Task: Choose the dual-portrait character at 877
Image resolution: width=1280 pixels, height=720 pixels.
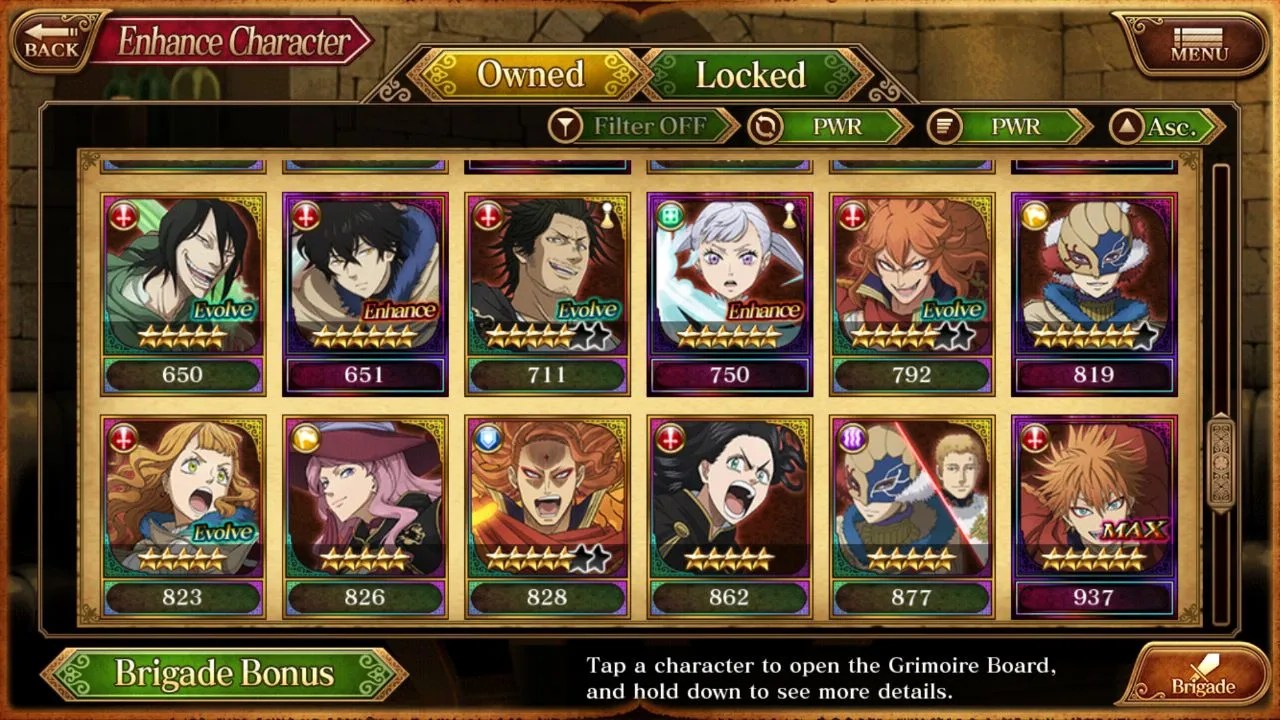Action: click(911, 512)
